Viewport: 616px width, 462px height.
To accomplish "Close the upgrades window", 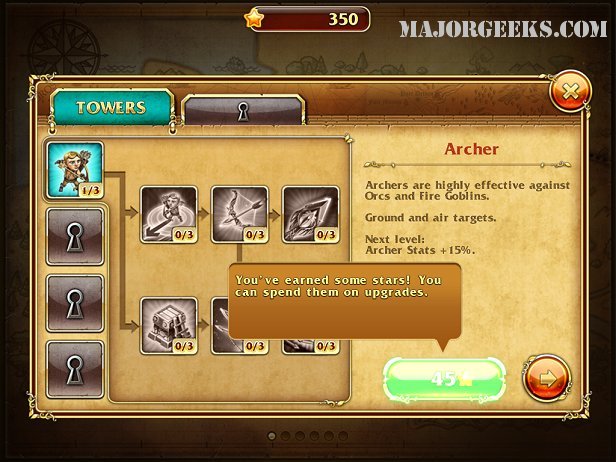I will 570,93.
